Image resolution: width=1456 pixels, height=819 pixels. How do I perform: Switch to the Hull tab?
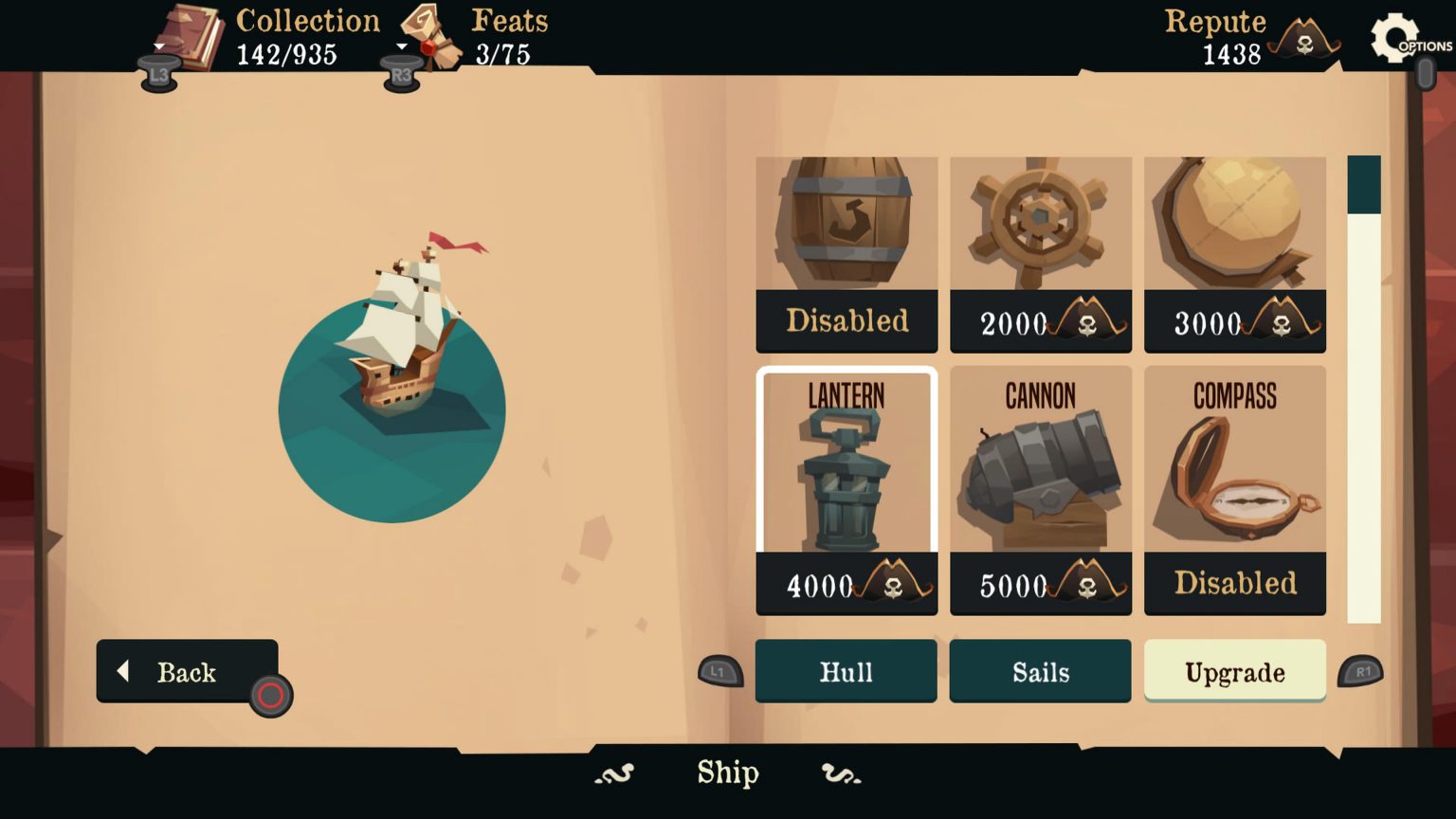(x=846, y=671)
